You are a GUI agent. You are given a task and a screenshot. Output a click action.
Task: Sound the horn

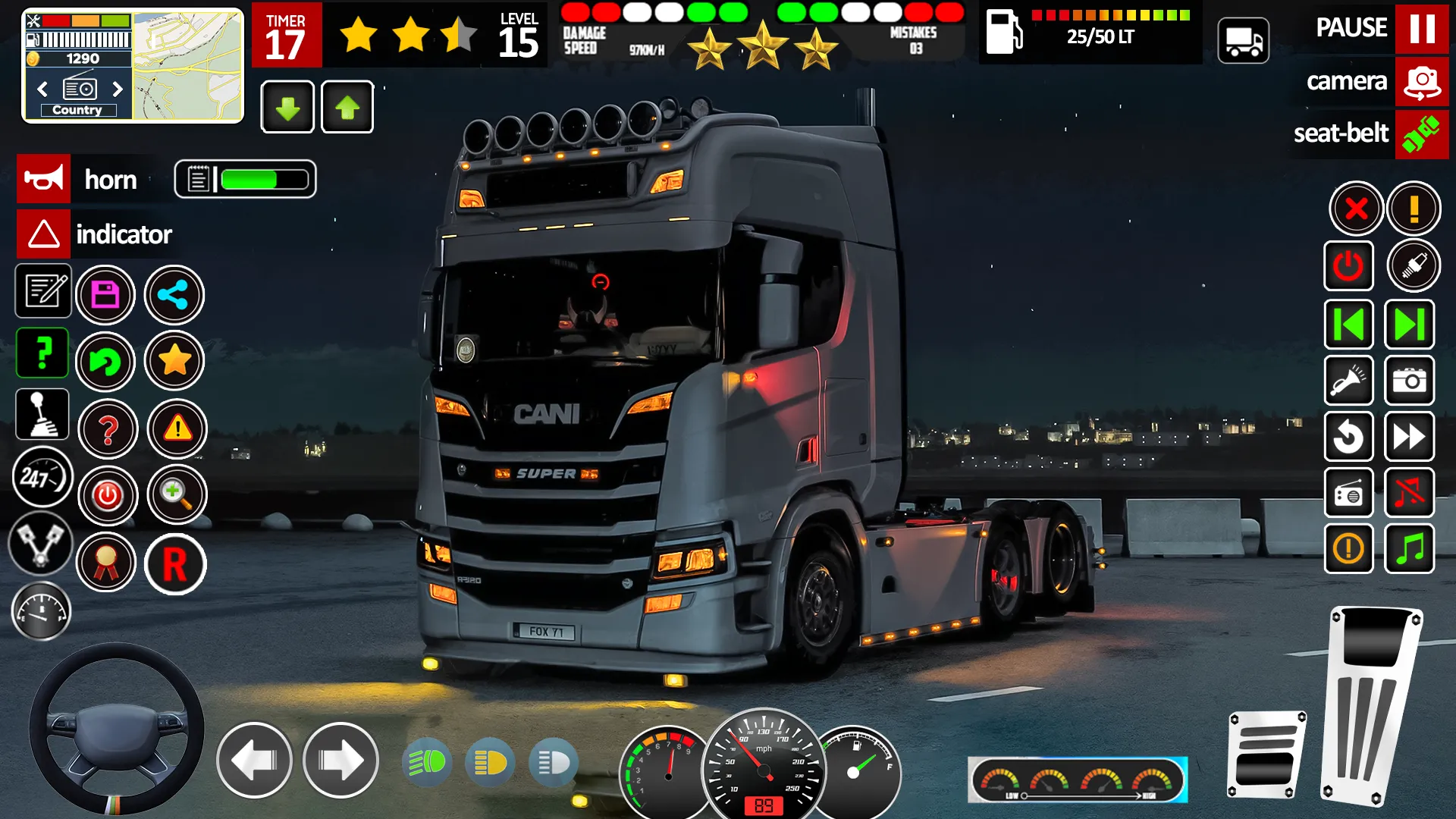point(43,179)
